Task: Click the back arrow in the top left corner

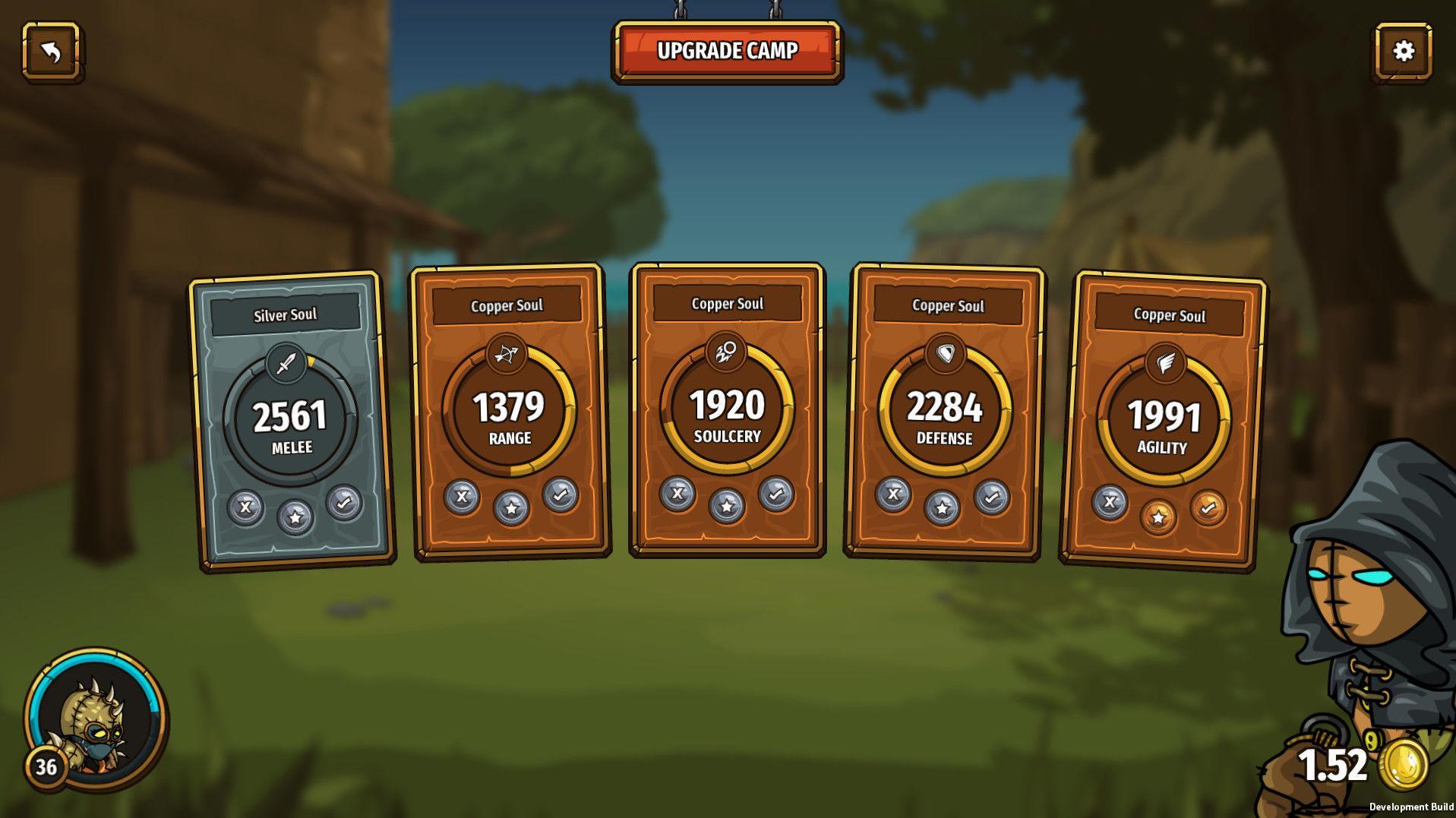Action: (52, 52)
